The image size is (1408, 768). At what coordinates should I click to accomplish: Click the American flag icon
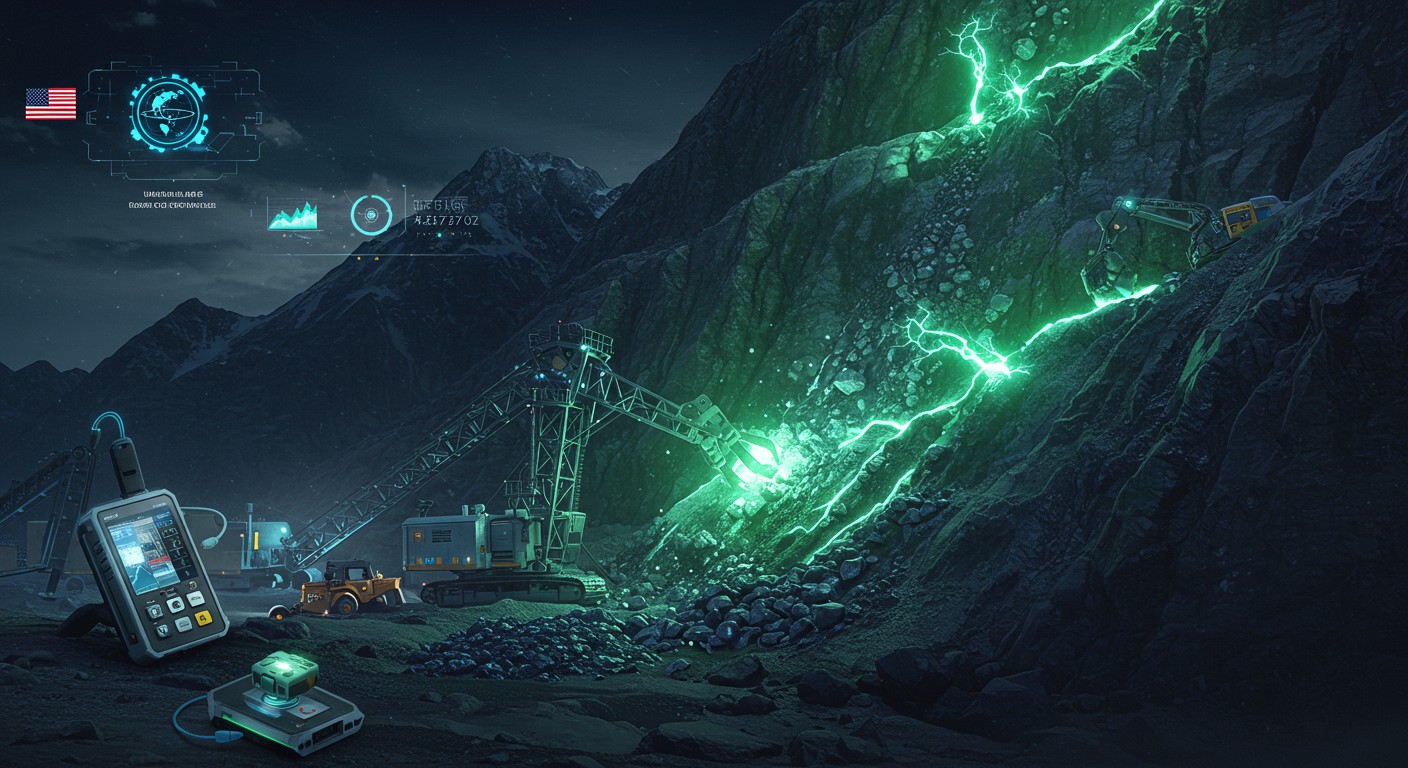51,104
